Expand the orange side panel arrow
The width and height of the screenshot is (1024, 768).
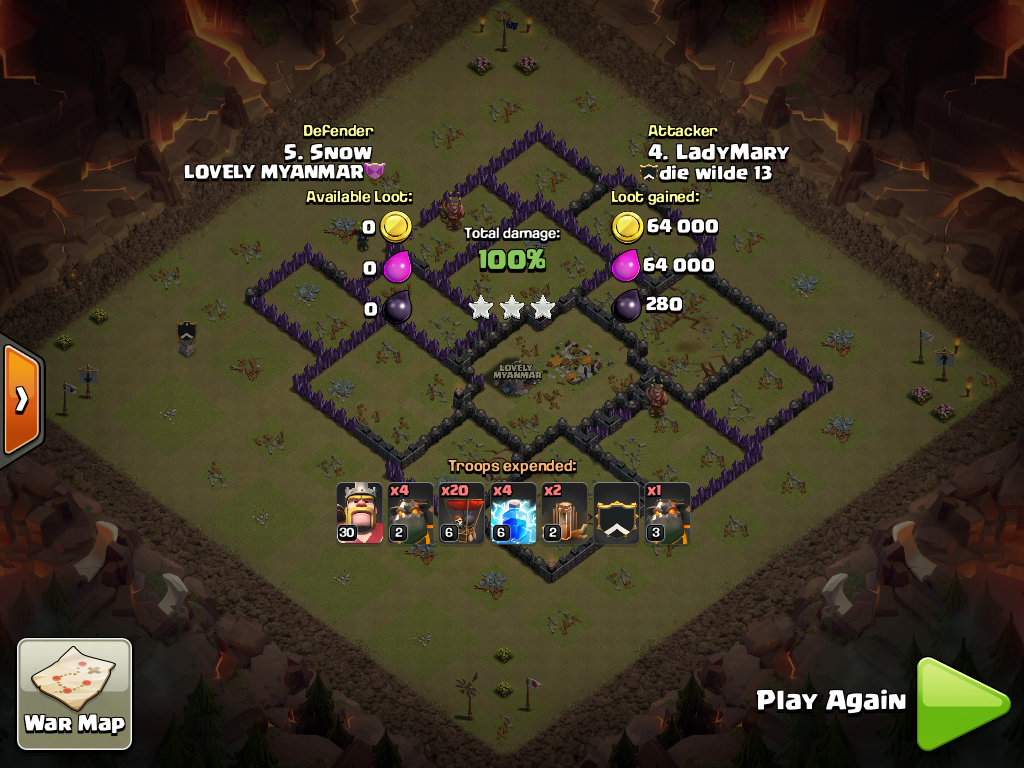click(20, 400)
